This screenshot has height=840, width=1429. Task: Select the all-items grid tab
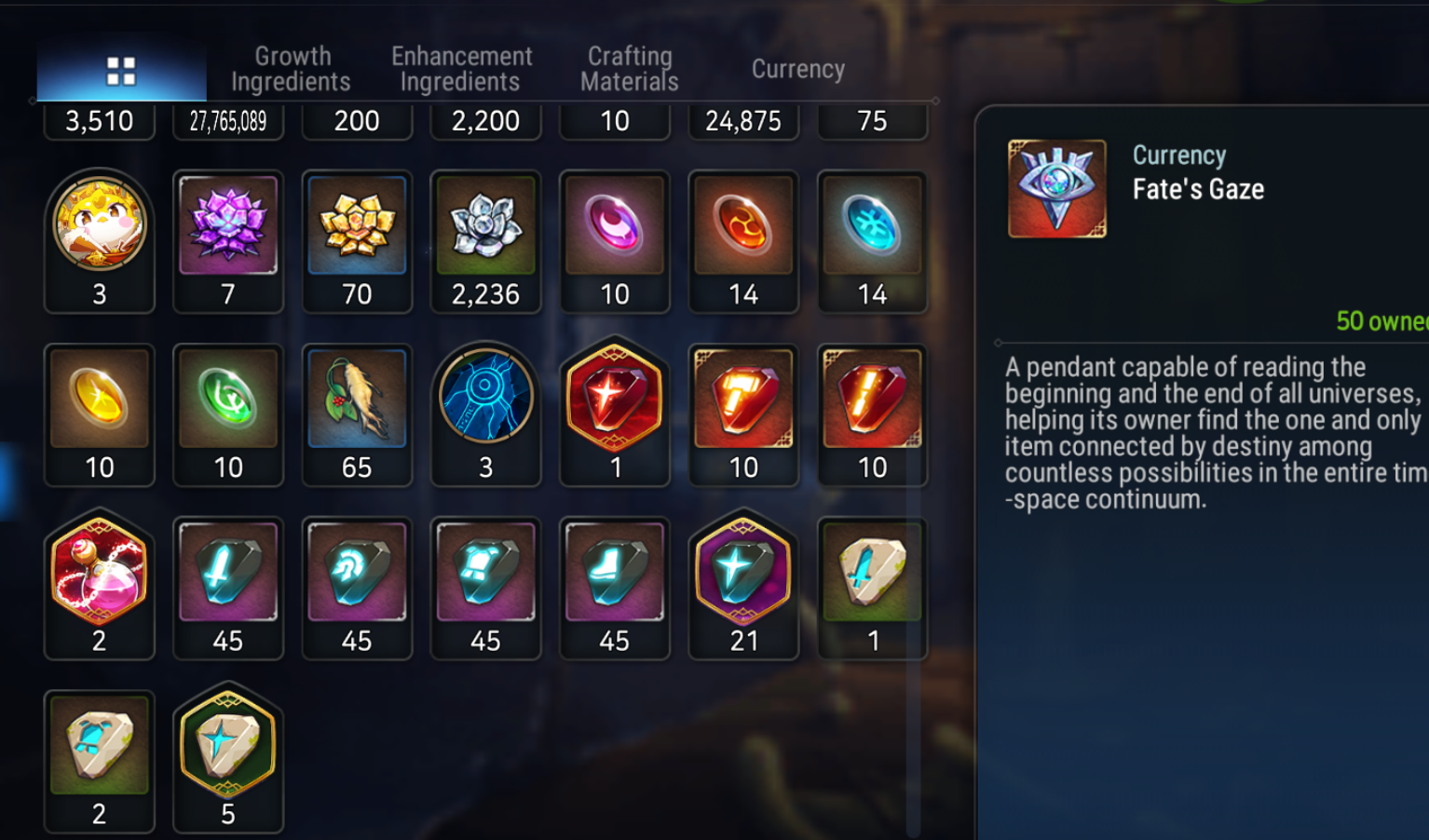[121, 71]
